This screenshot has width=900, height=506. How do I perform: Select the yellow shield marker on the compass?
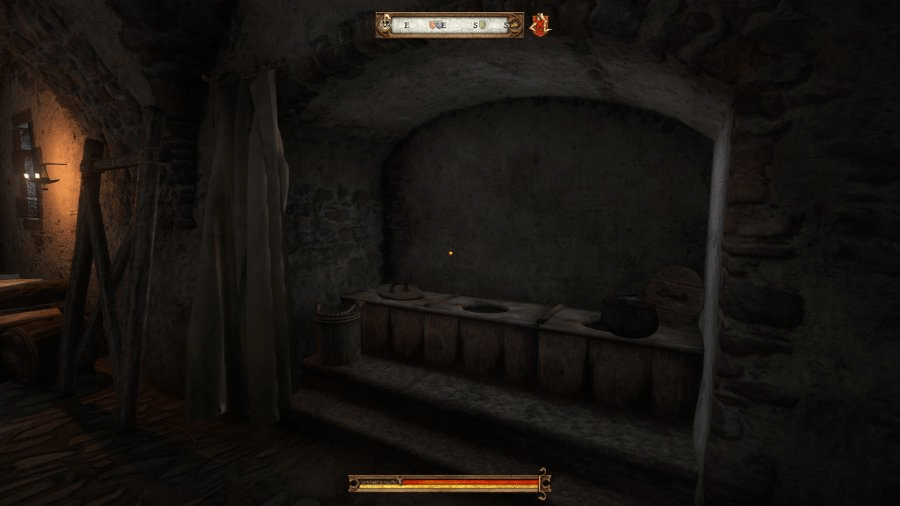[x=482, y=25]
